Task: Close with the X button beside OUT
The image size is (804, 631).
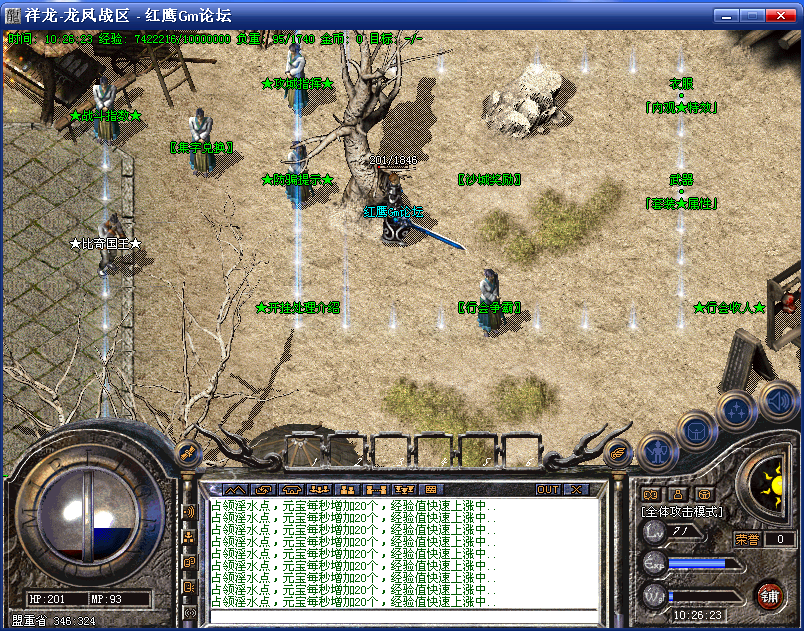Action: point(576,490)
